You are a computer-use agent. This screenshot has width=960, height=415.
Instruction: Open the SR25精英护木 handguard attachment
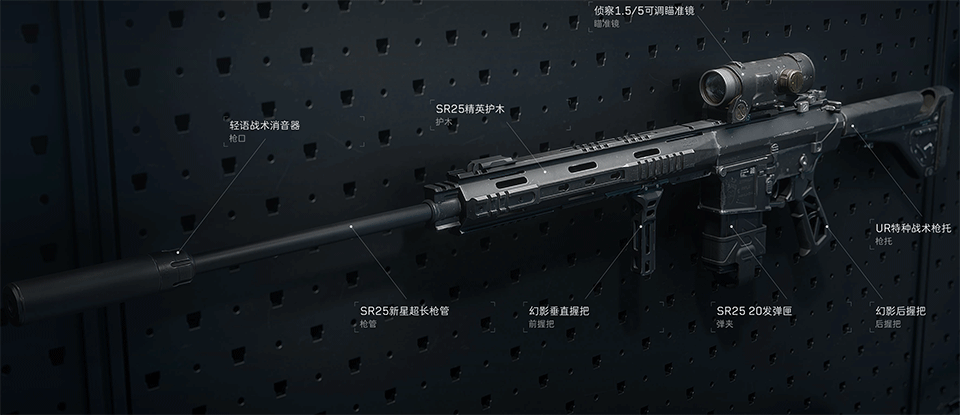click(469, 108)
